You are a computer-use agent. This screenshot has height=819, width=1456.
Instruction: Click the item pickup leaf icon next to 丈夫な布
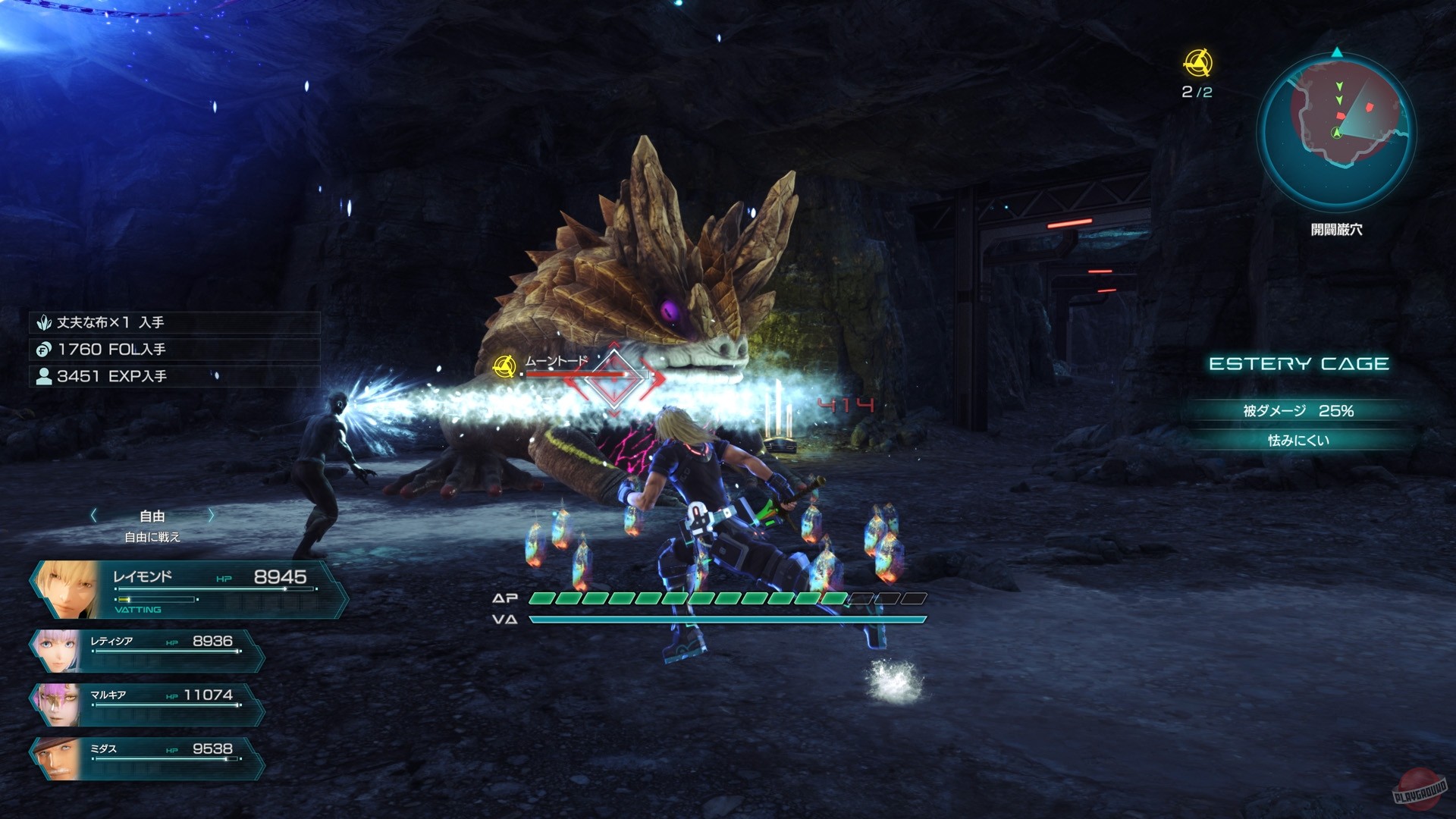click(45, 322)
